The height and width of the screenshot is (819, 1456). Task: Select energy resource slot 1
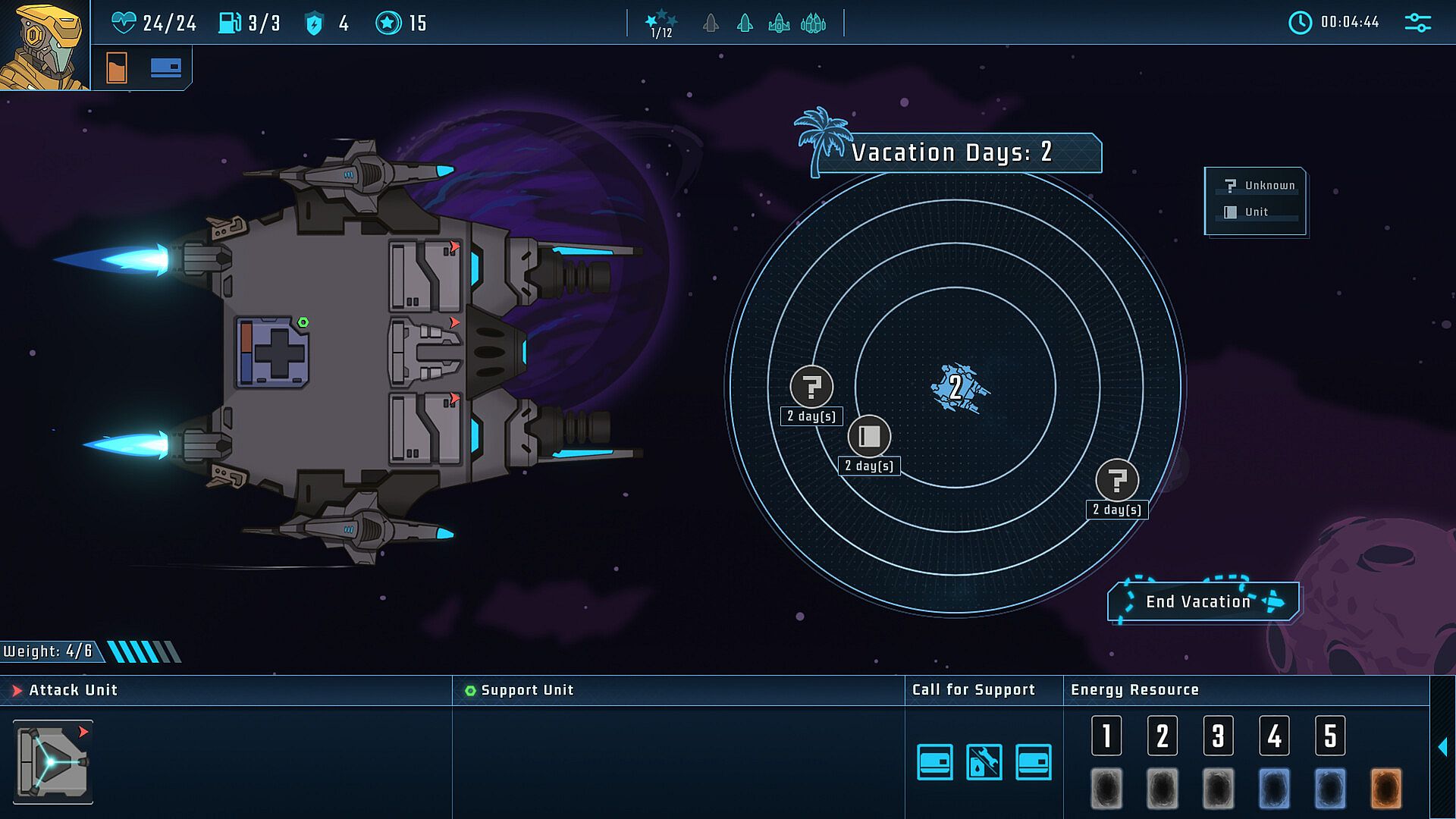[x=1106, y=736]
